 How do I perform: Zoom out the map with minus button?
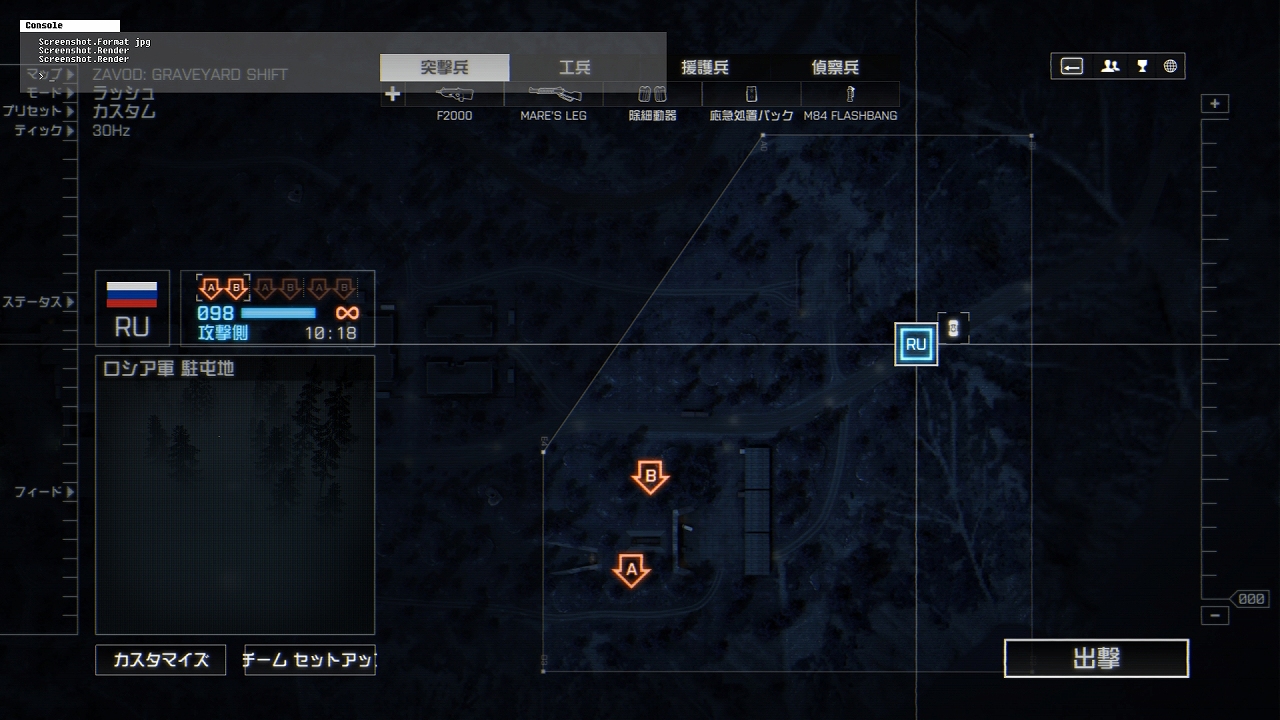coord(1215,616)
